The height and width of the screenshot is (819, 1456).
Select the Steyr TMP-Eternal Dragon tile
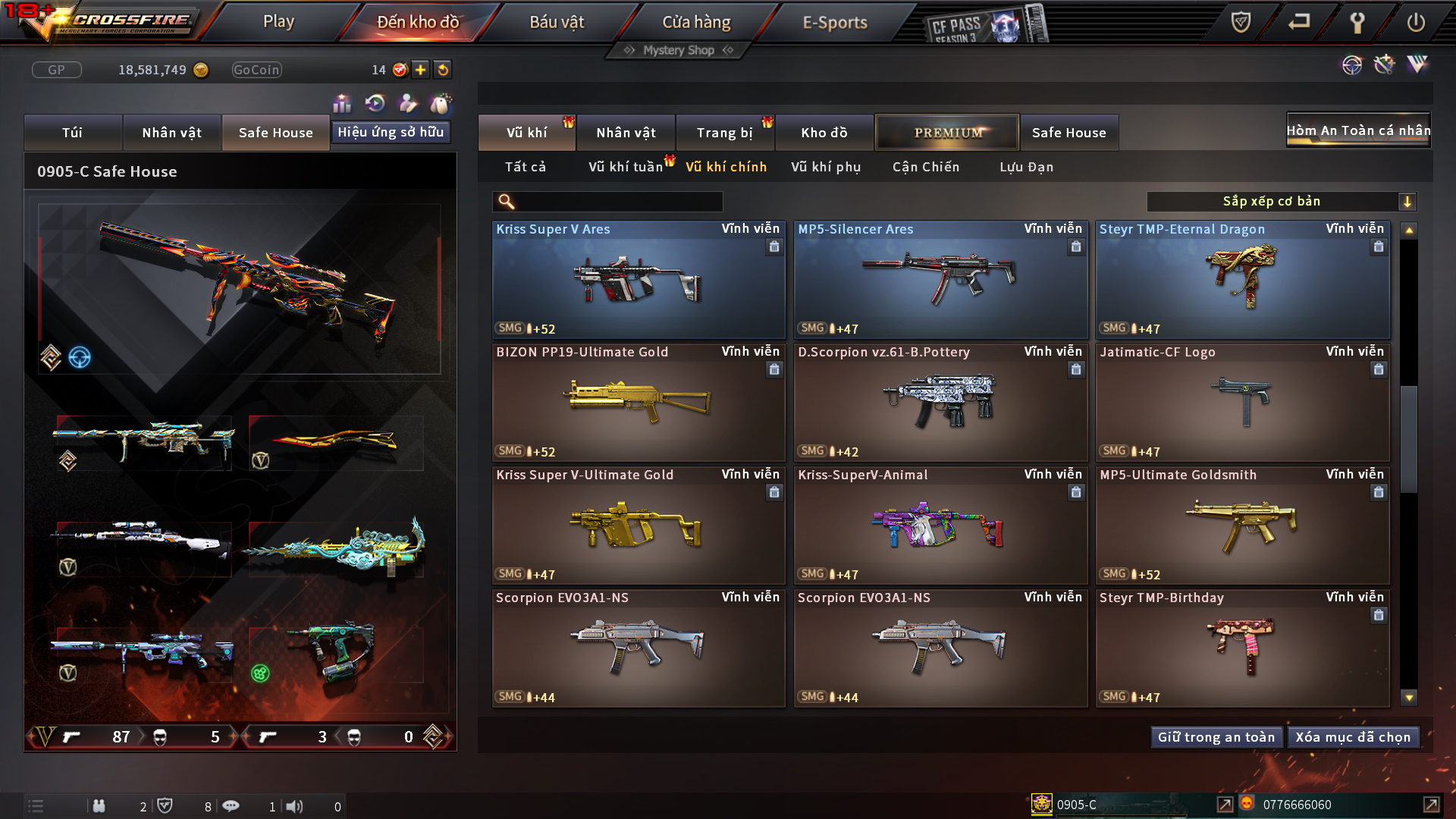1242,281
